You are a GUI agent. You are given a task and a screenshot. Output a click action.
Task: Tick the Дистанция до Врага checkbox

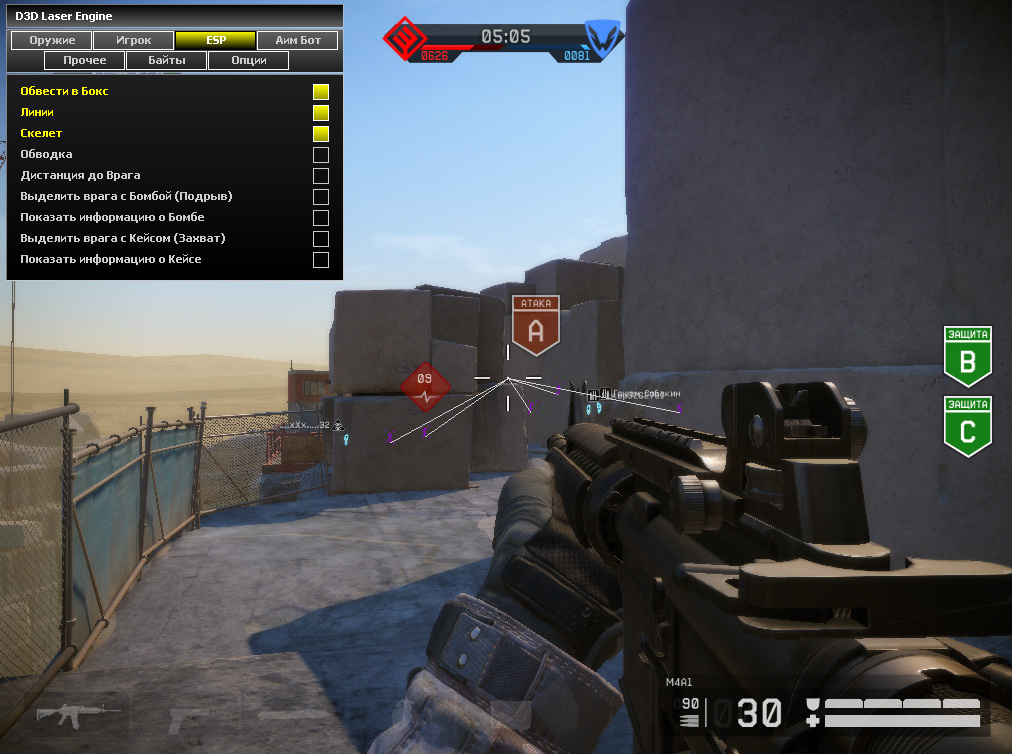click(x=321, y=176)
